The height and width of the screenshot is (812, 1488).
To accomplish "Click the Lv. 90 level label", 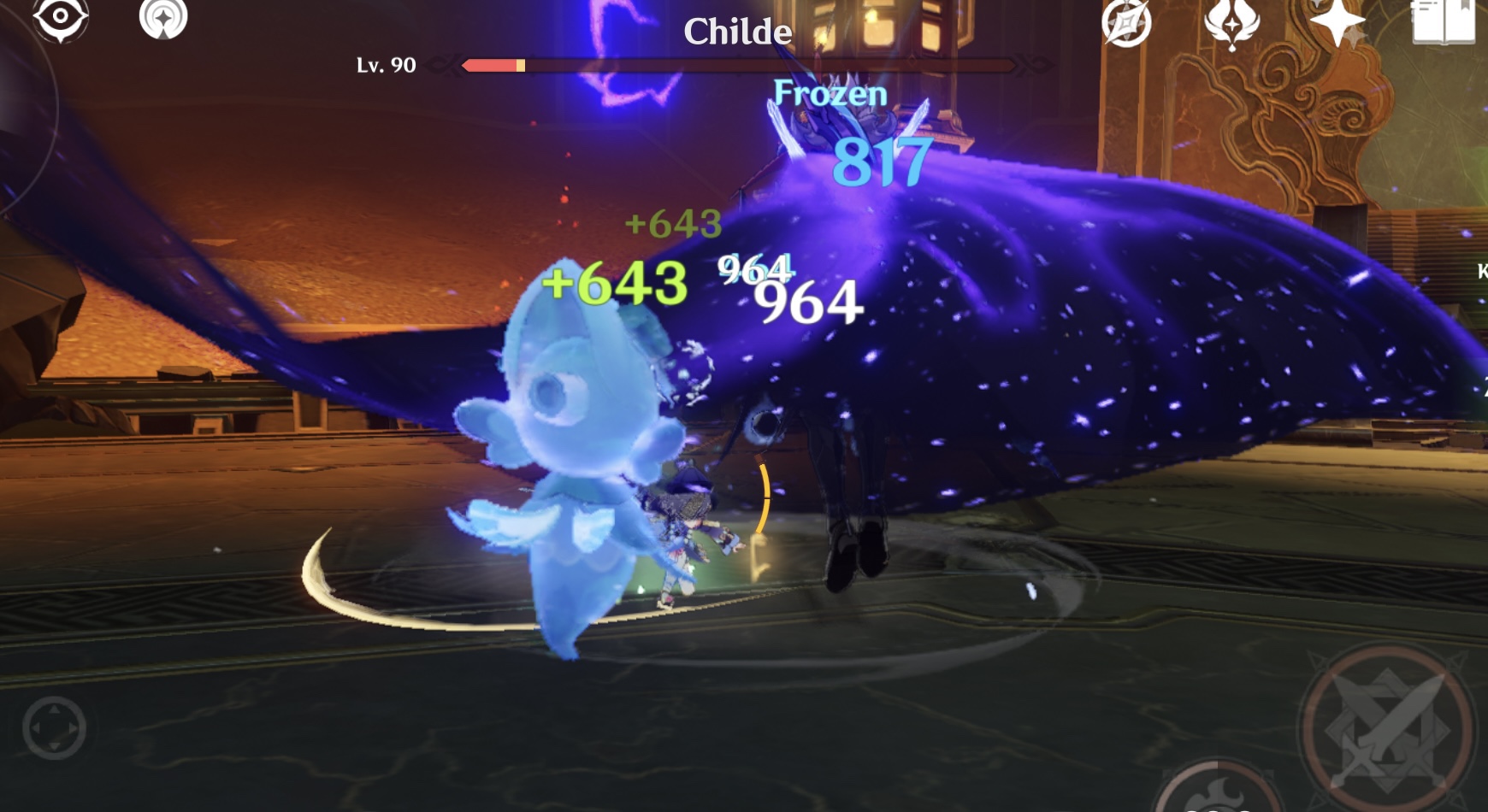I will pyautogui.click(x=385, y=62).
